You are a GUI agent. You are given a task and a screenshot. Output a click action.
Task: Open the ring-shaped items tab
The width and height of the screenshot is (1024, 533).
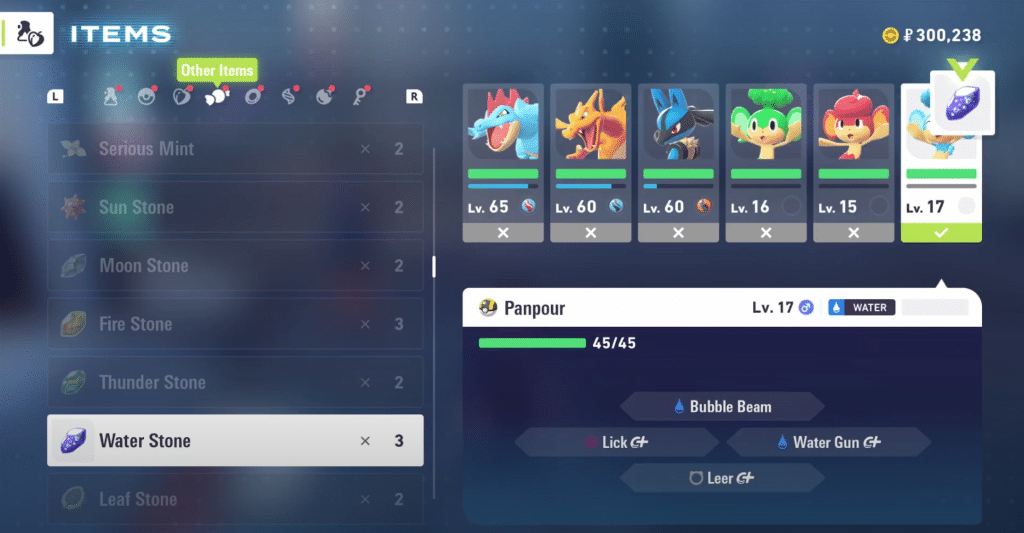point(253,97)
